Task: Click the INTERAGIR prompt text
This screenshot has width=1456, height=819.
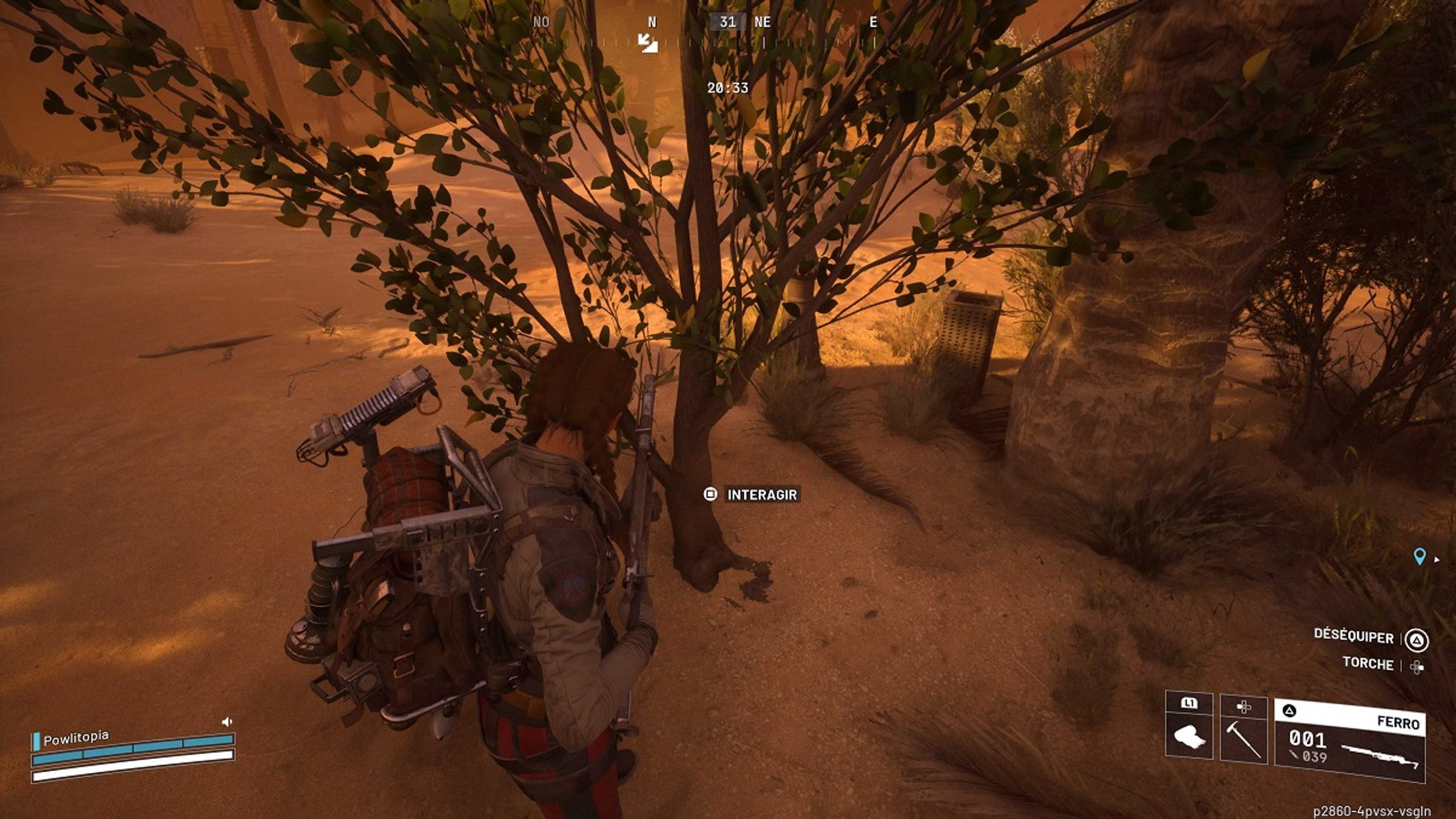Action: pyautogui.click(x=761, y=494)
